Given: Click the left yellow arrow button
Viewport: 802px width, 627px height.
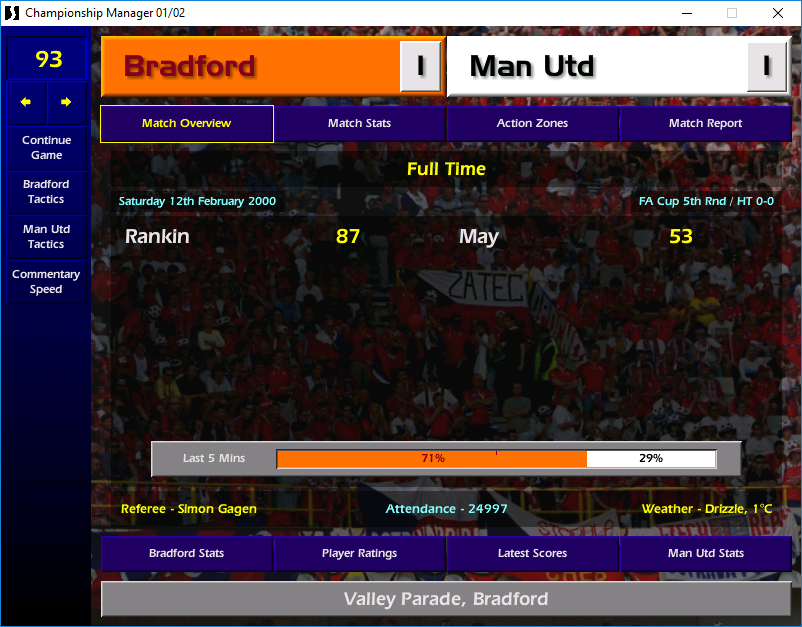Looking at the screenshot, I should point(26,102).
